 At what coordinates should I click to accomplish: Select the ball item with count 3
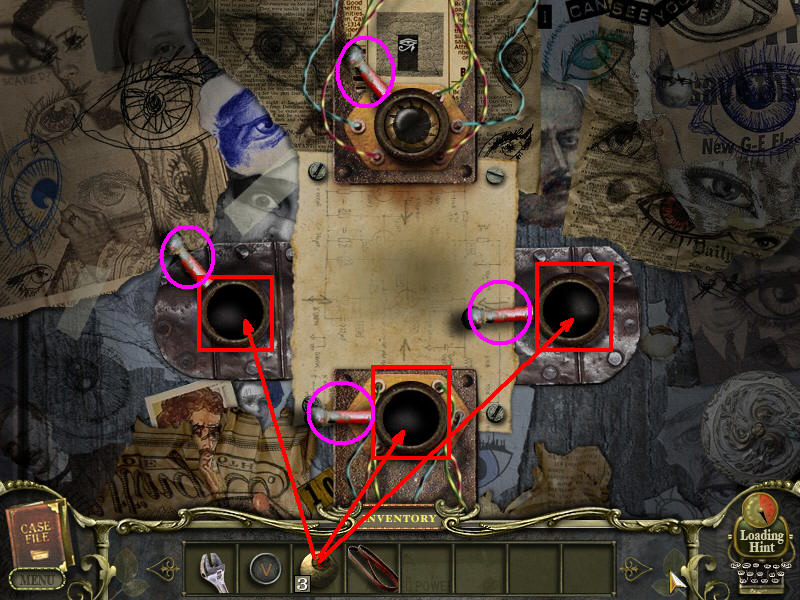[x=319, y=566]
